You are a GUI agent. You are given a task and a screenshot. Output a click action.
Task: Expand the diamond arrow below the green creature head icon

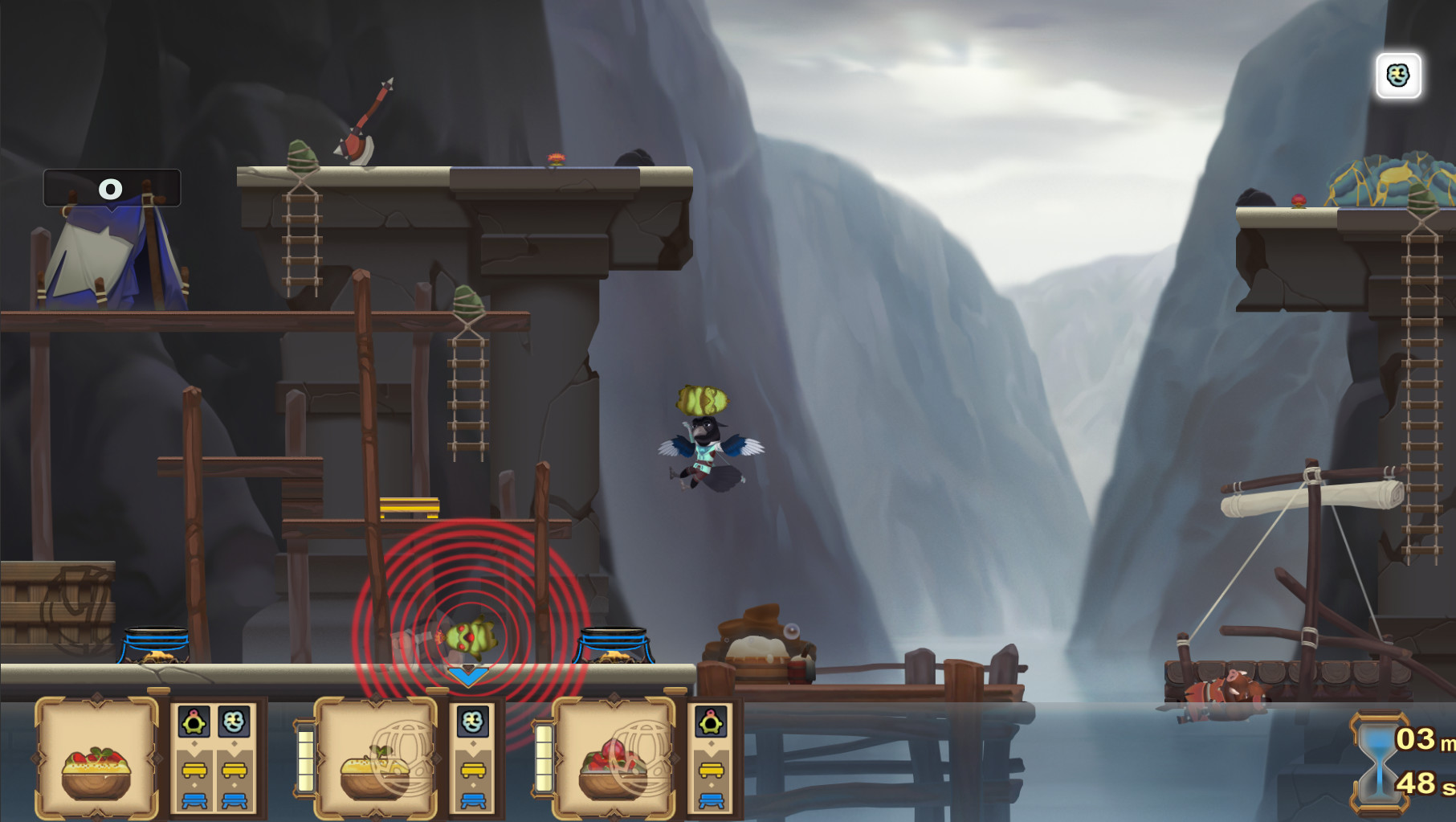(x=193, y=742)
